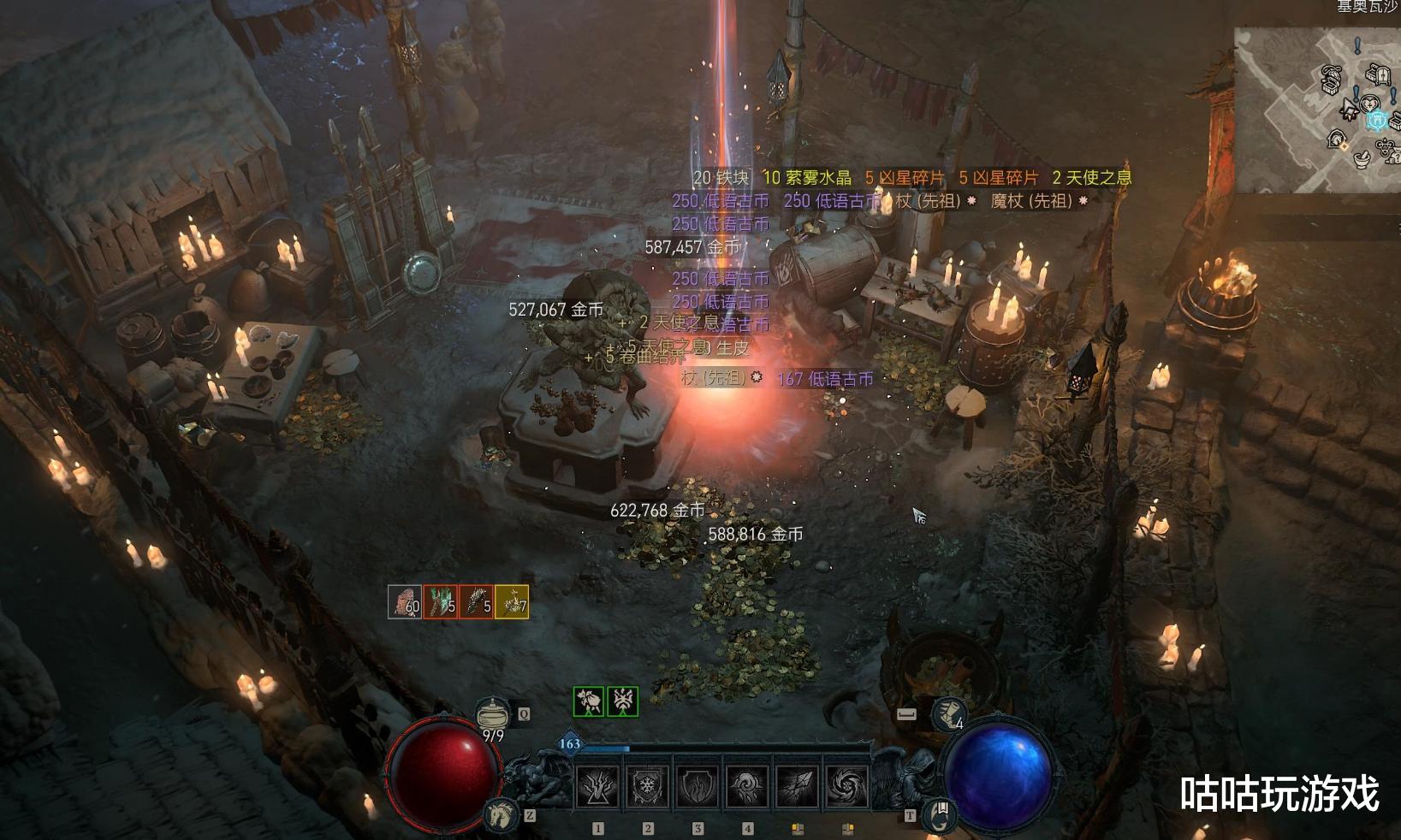The width and height of the screenshot is (1401, 840).
Task: Open the minimap
Action: click(1316, 109)
